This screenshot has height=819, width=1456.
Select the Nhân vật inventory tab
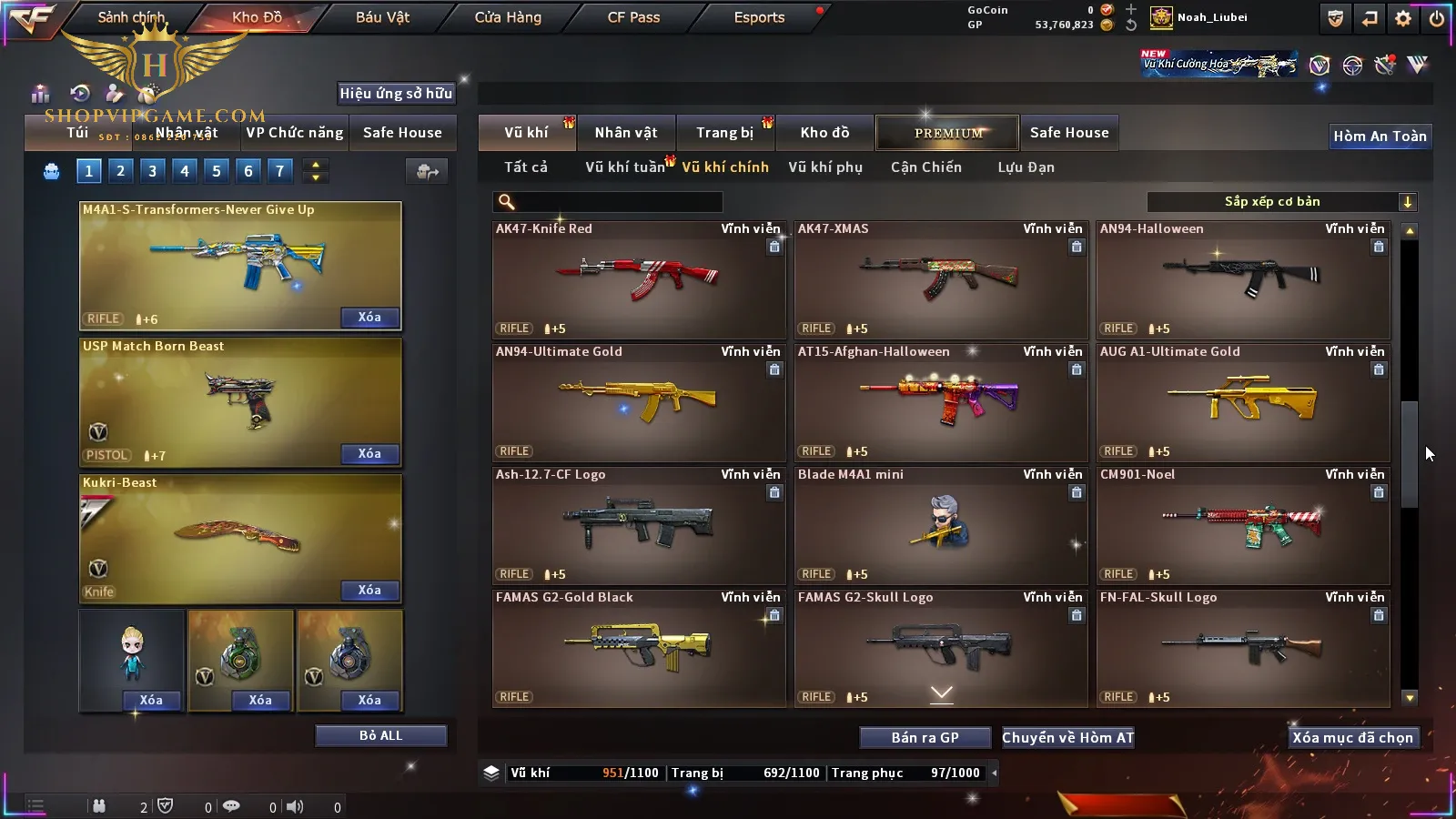point(626,133)
